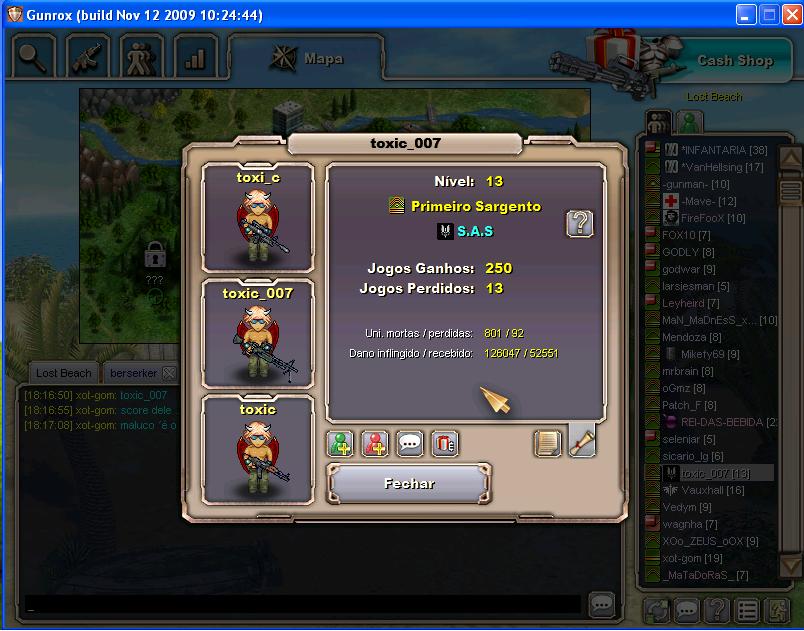Viewport: 804px width, 631px height.
Task: Select the rolled scroll tab
Action: tap(582, 442)
